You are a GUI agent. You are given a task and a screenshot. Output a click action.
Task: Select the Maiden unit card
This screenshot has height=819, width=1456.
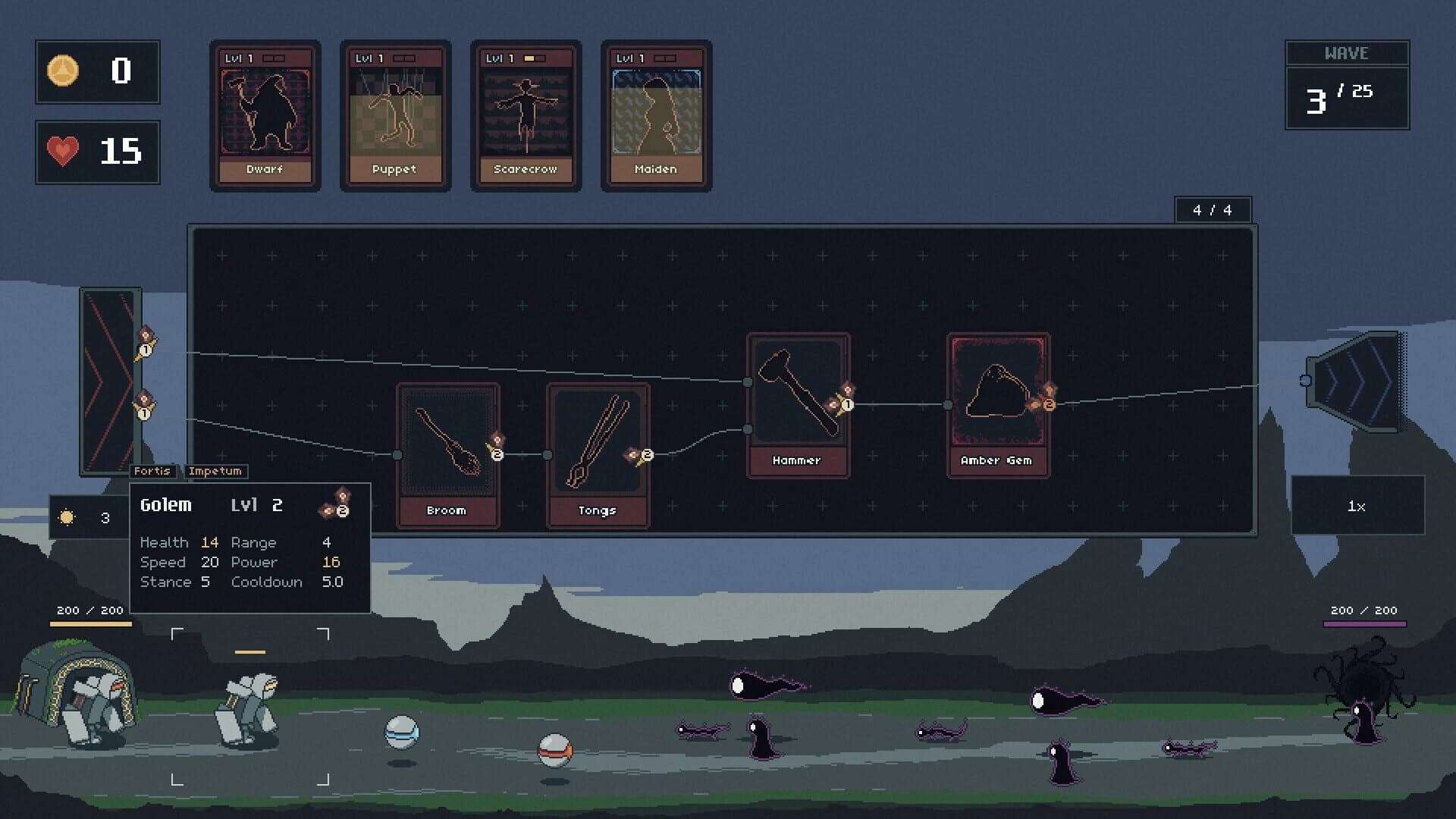[x=656, y=114]
